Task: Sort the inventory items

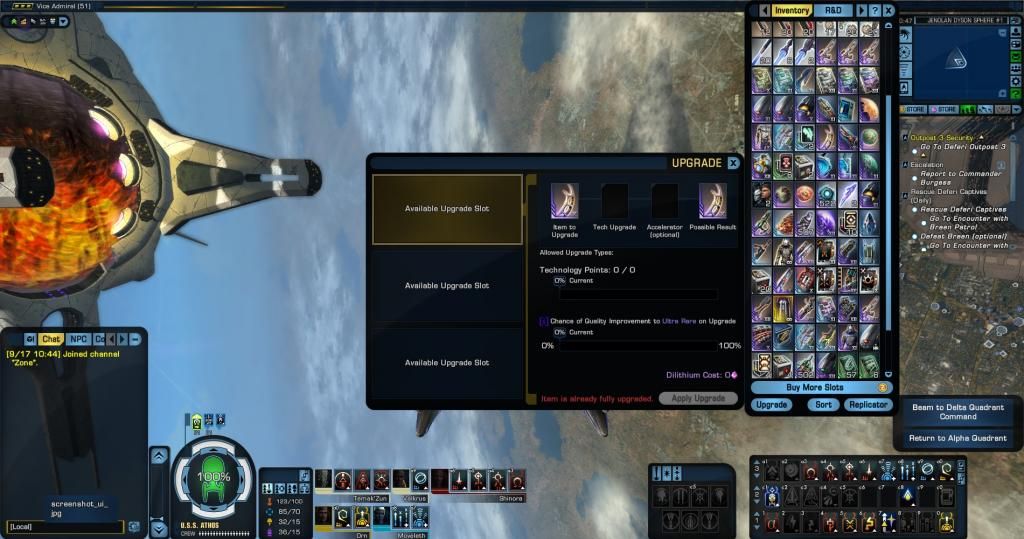Action: click(x=823, y=405)
